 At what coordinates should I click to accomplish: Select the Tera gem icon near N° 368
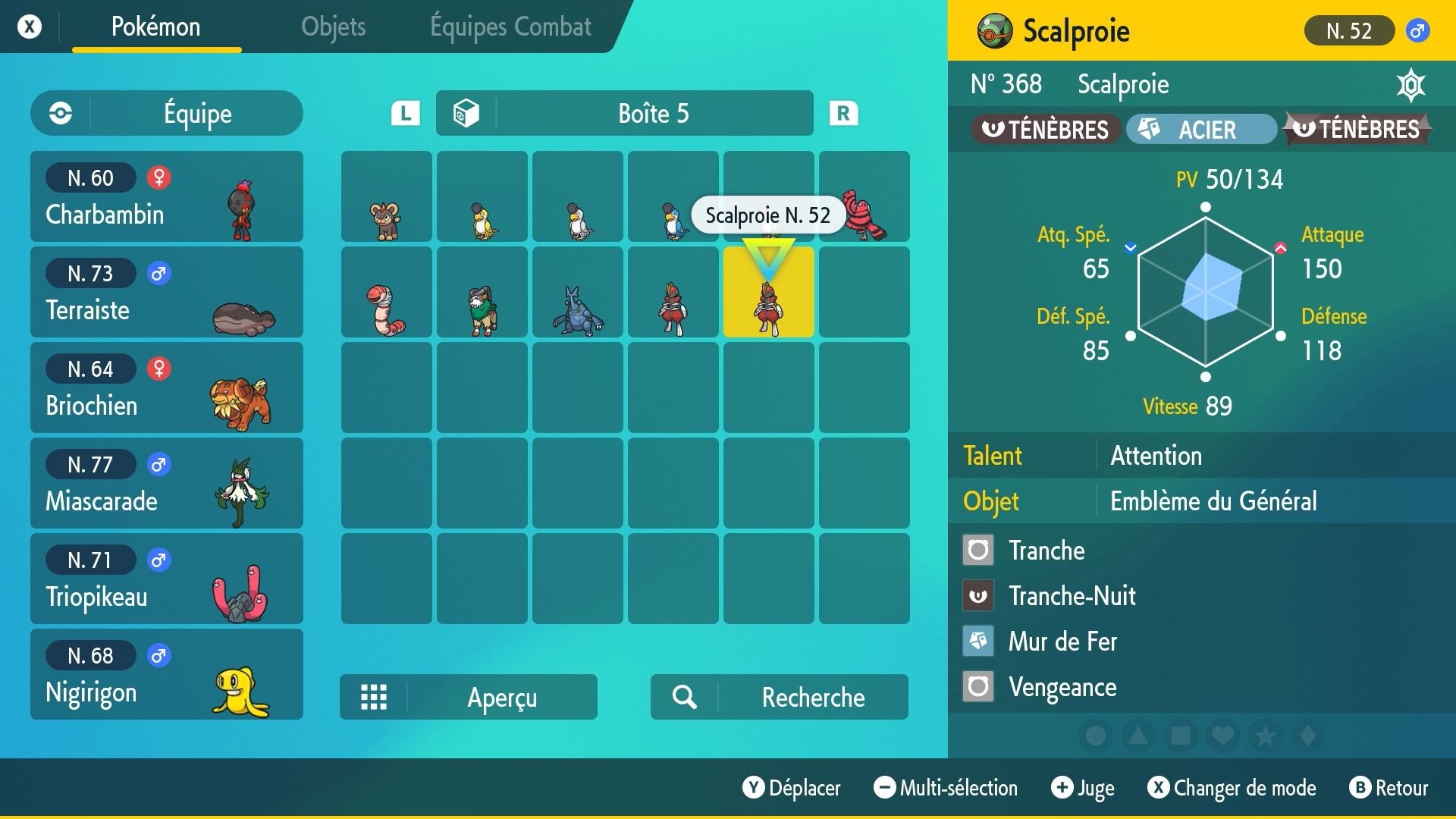click(x=1412, y=85)
